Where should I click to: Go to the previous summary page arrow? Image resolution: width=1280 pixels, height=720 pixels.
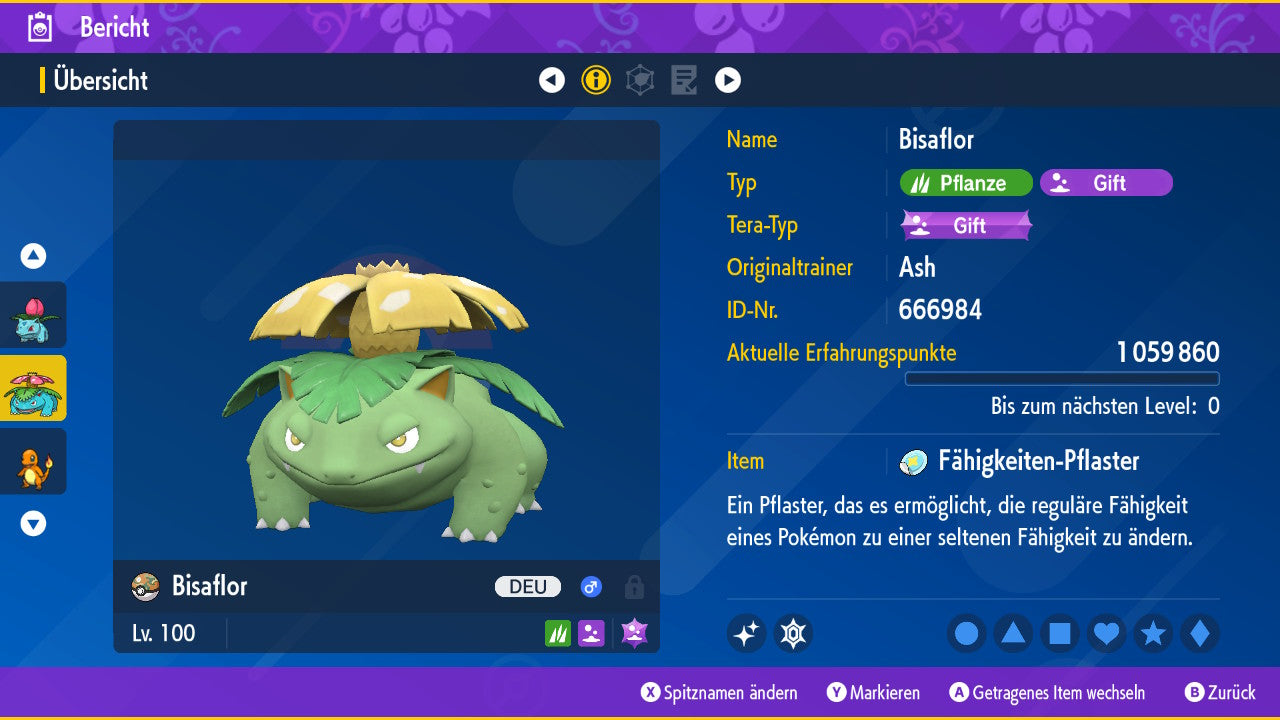coord(552,80)
